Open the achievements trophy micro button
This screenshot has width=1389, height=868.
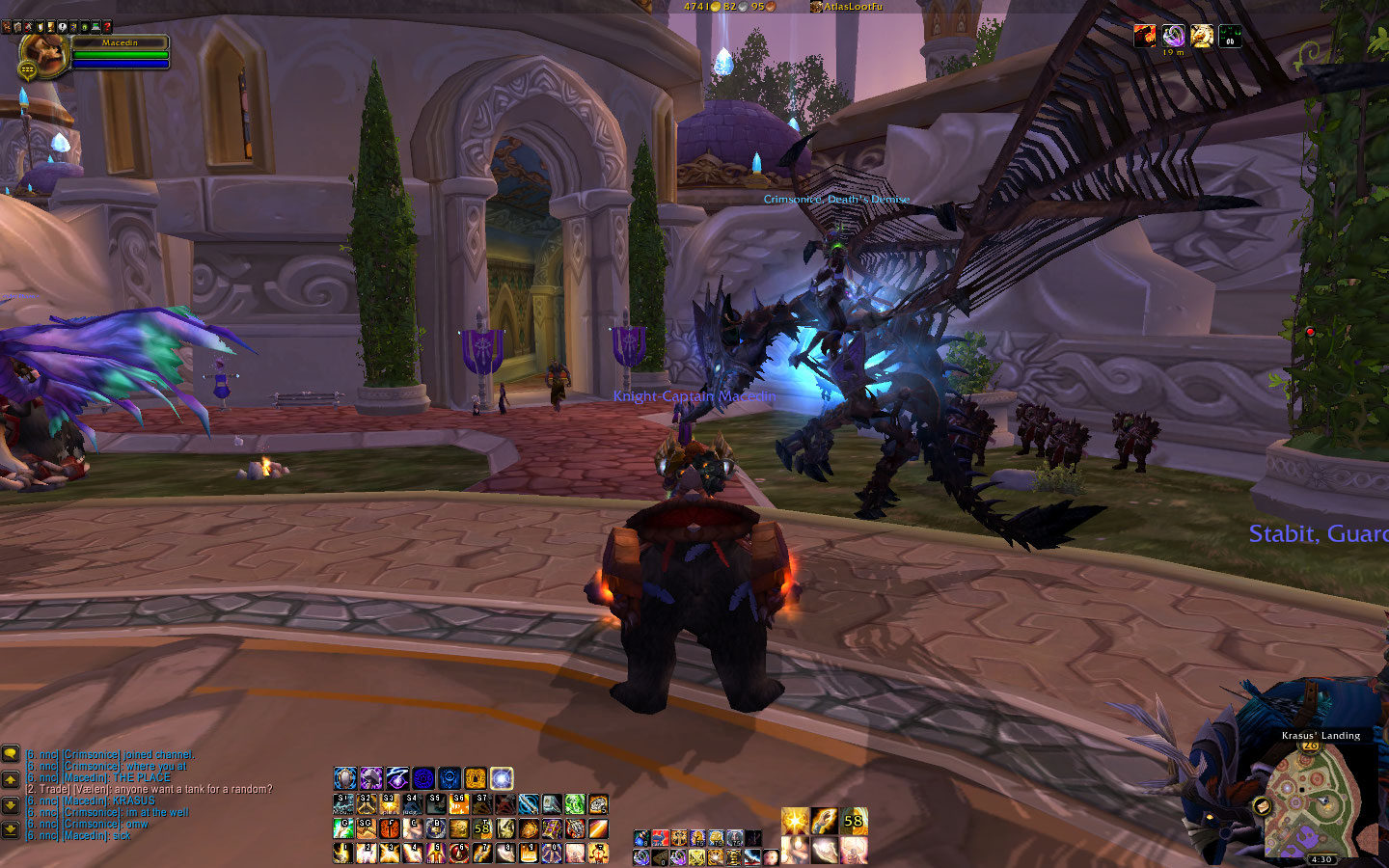coord(51,27)
